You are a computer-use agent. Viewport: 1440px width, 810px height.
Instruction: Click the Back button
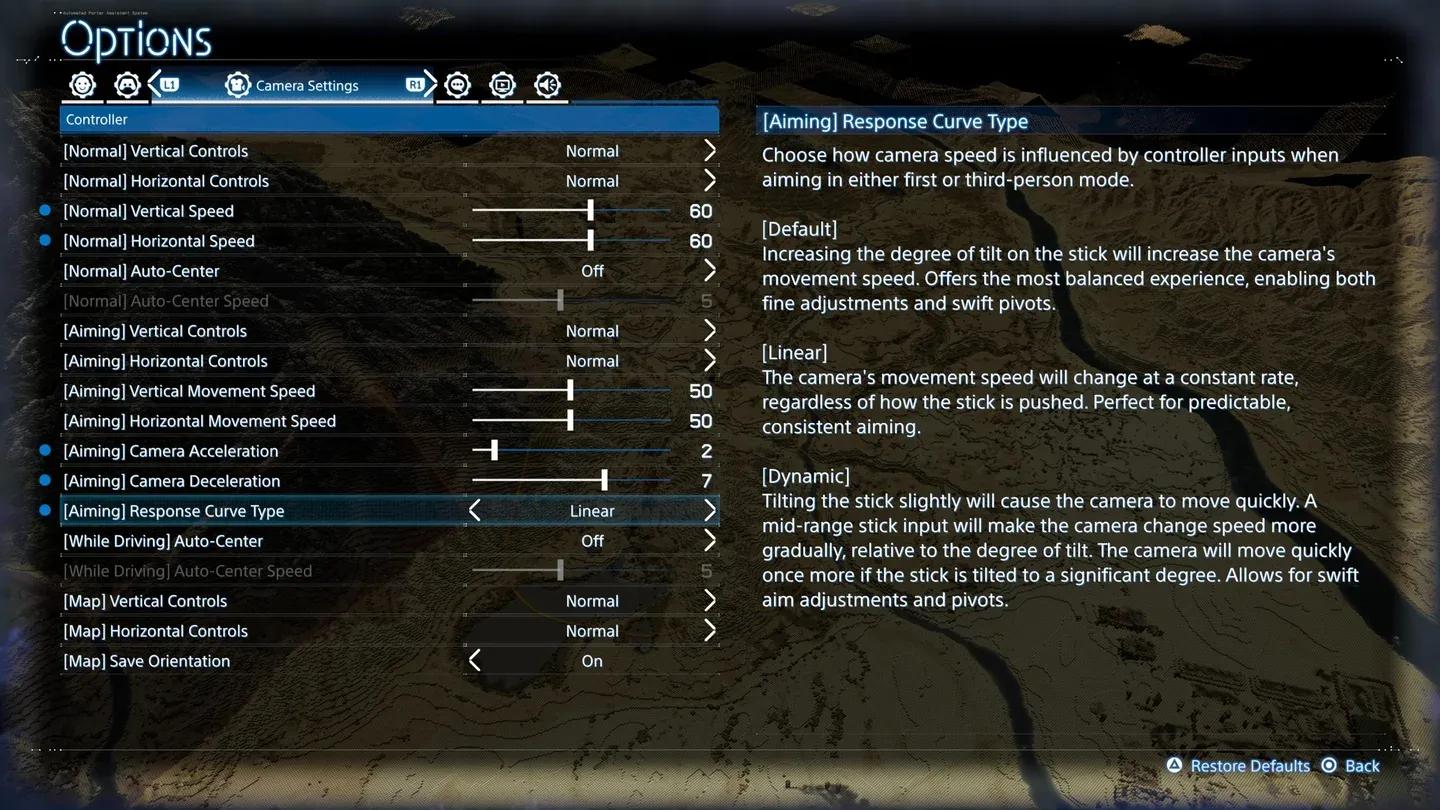(x=1360, y=765)
